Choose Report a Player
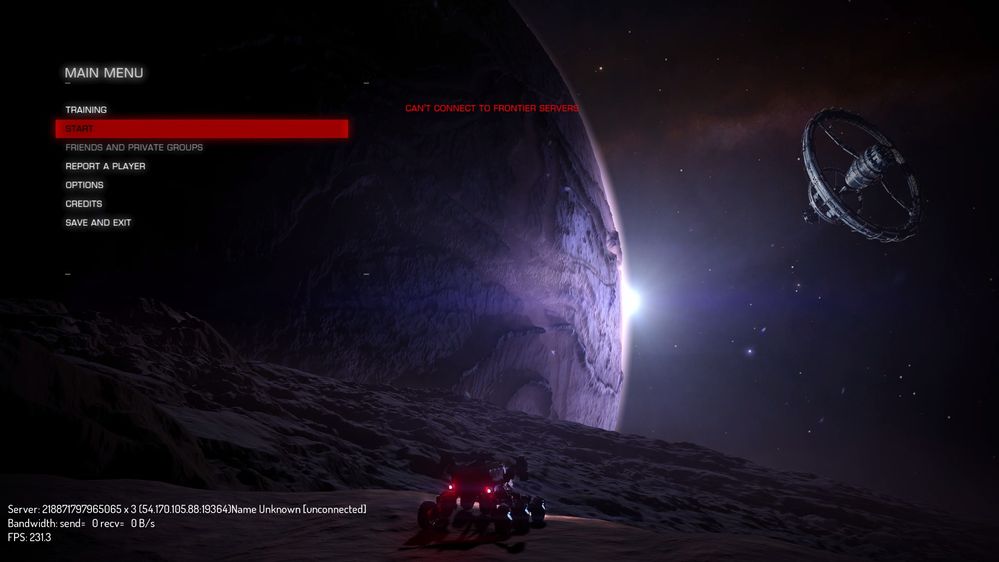Viewport: 999px width, 562px height. click(105, 166)
